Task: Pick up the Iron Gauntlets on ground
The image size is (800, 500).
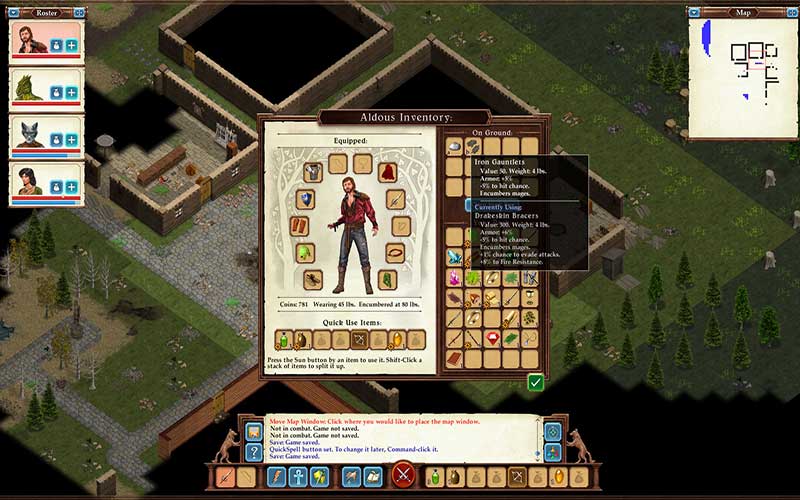Action: (474, 146)
